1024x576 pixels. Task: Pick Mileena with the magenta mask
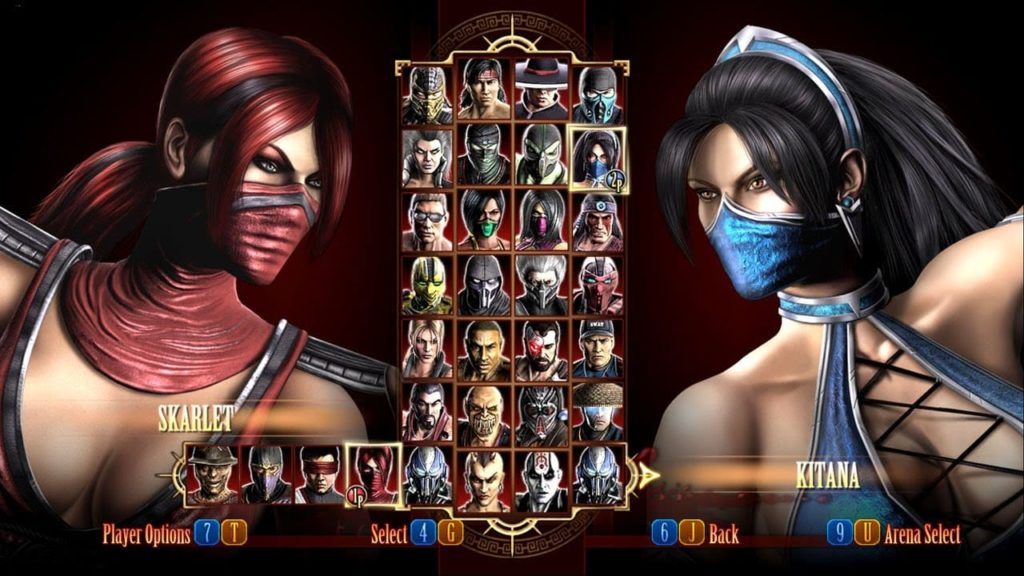click(x=541, y=221)
